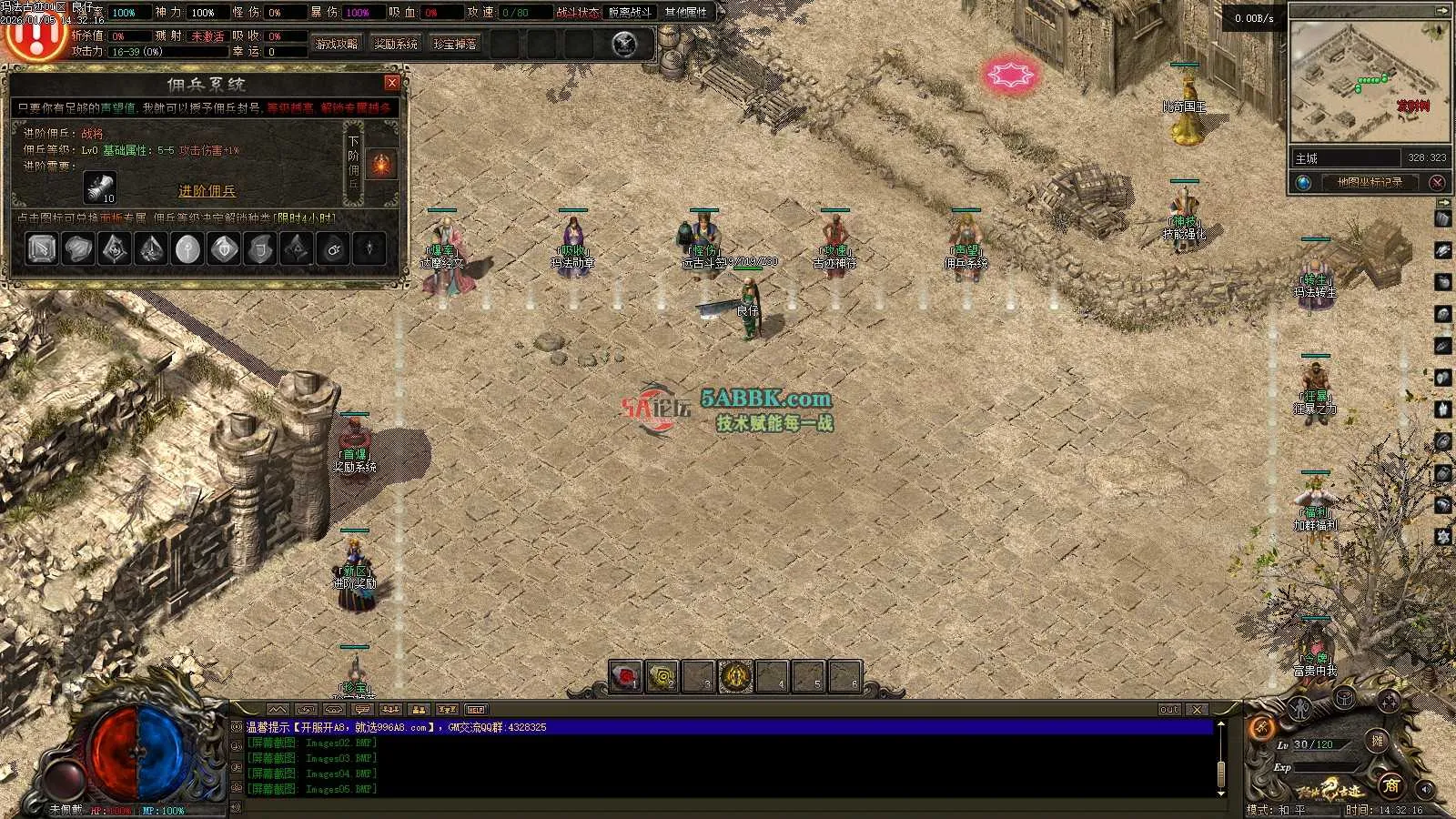The width and height of the screenshot is (1456, 819).
Task: Open the 游戏攻略 game guide
Action: (x=336, y=44)
